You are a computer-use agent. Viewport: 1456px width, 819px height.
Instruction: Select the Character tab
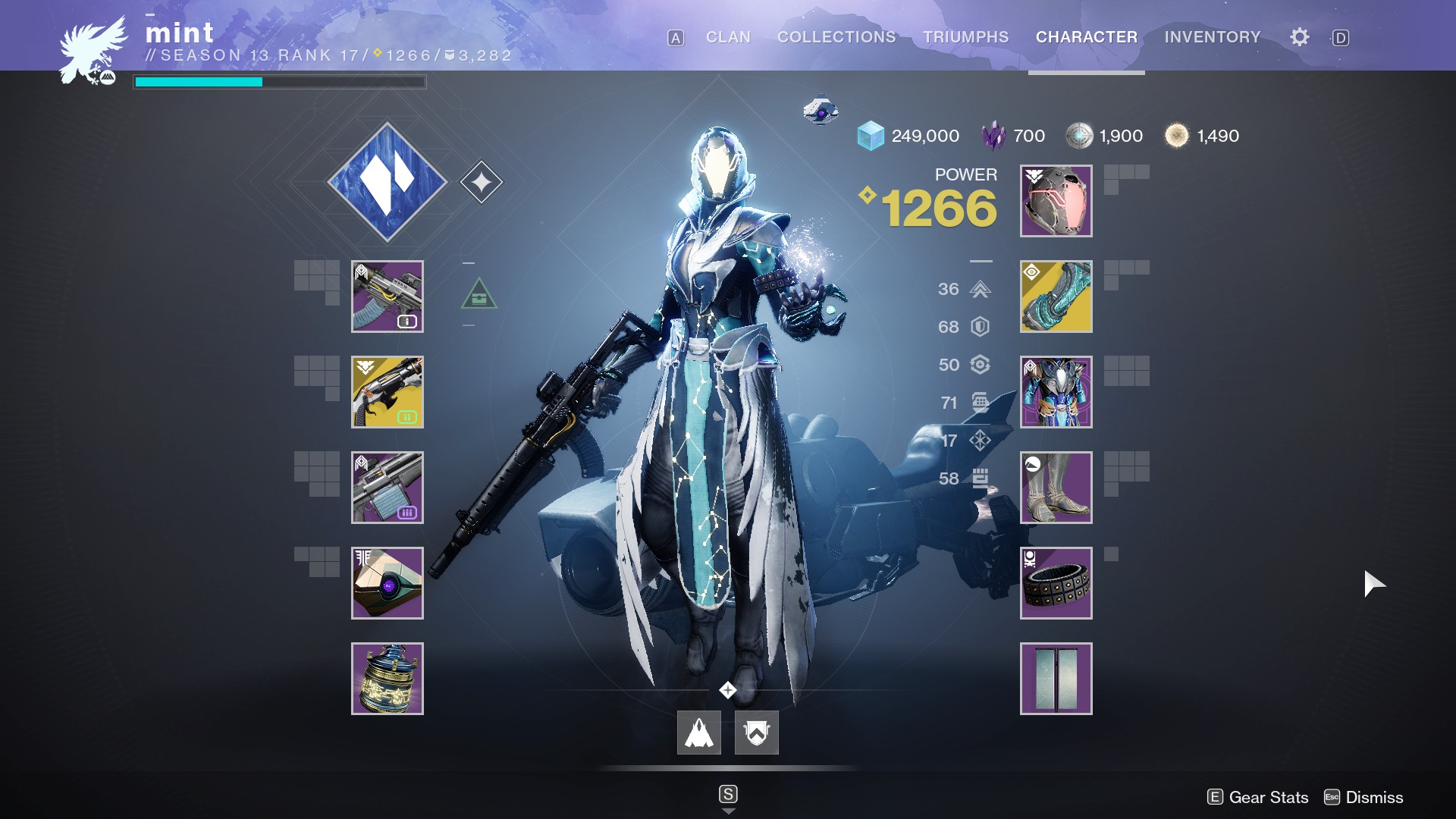point(1087,37)
